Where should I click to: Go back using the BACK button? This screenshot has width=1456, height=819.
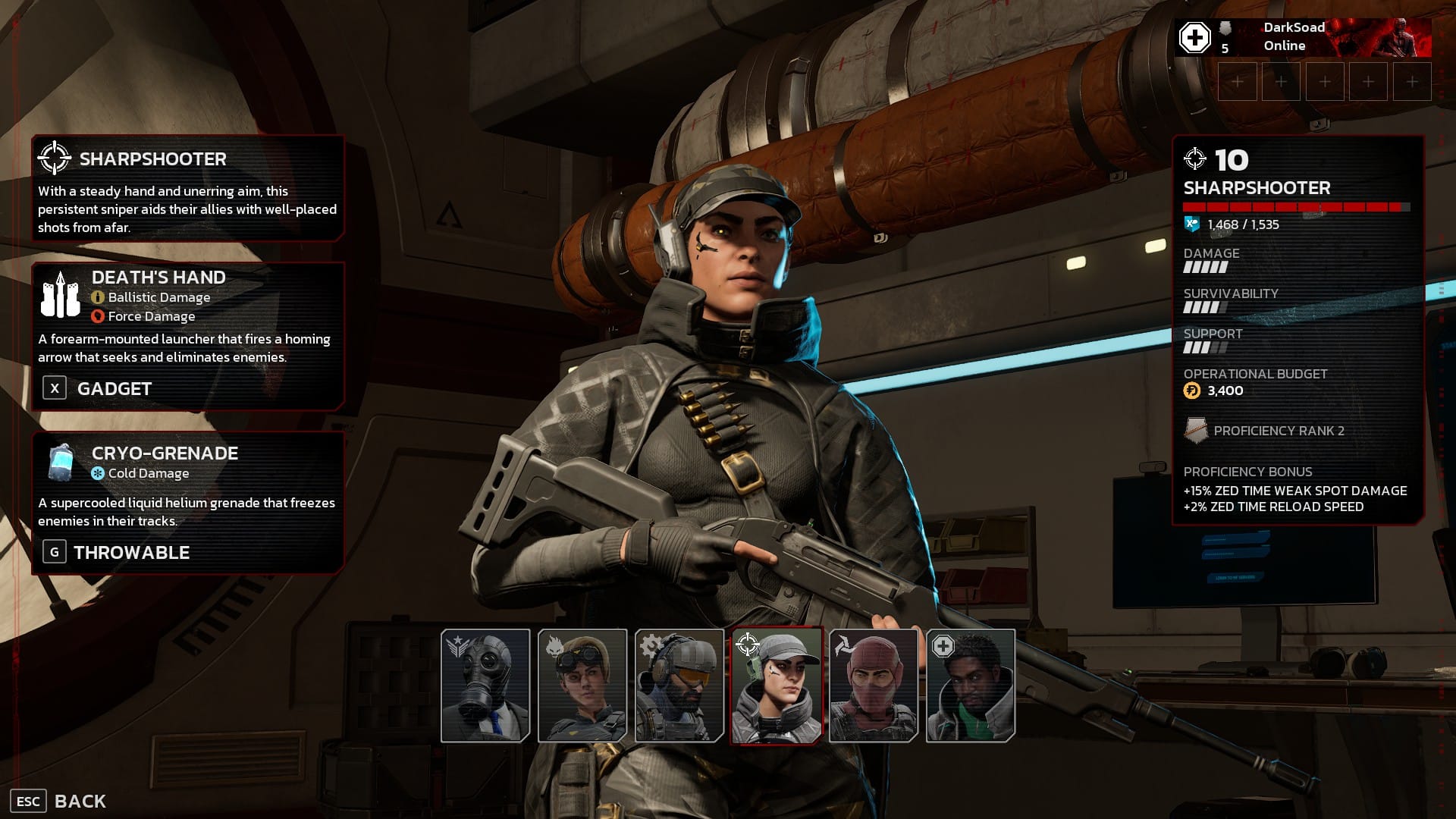click(x=59, y=801)
